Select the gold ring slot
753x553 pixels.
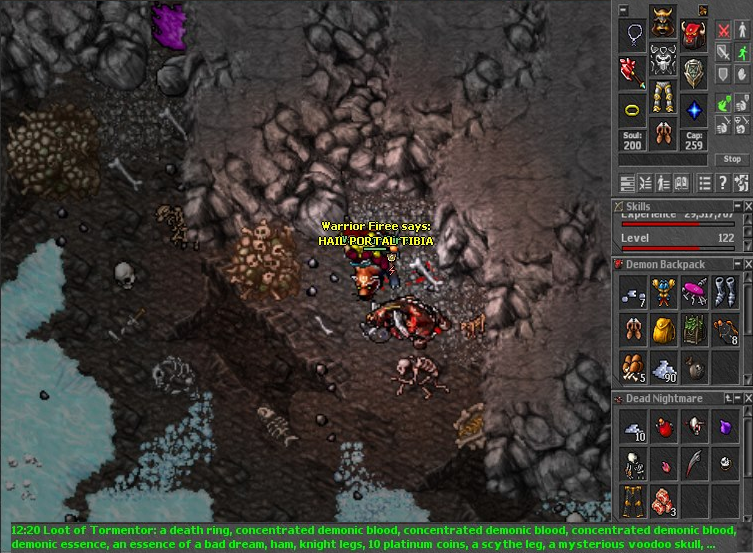(632, 108)
